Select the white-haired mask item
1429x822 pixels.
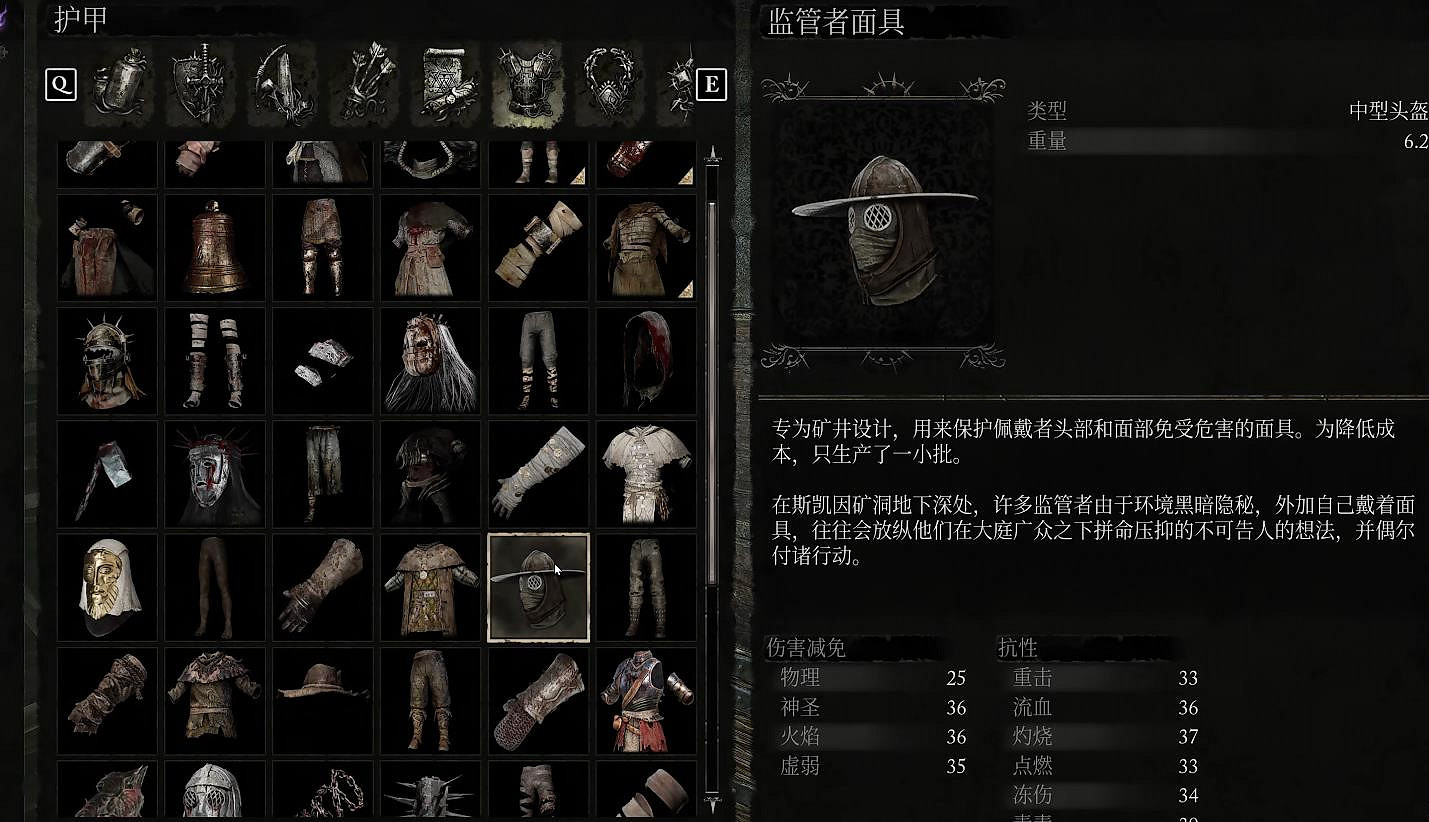tap(430, 363)
